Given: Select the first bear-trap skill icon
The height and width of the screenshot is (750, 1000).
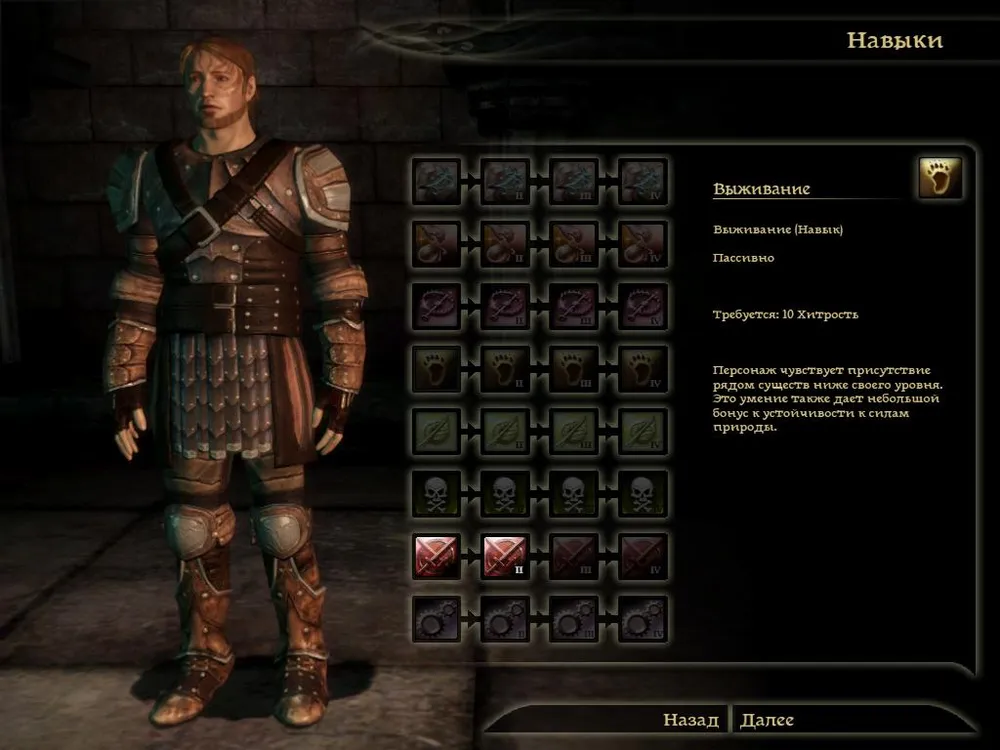Looking at the screenshot, I should (437, 307).
